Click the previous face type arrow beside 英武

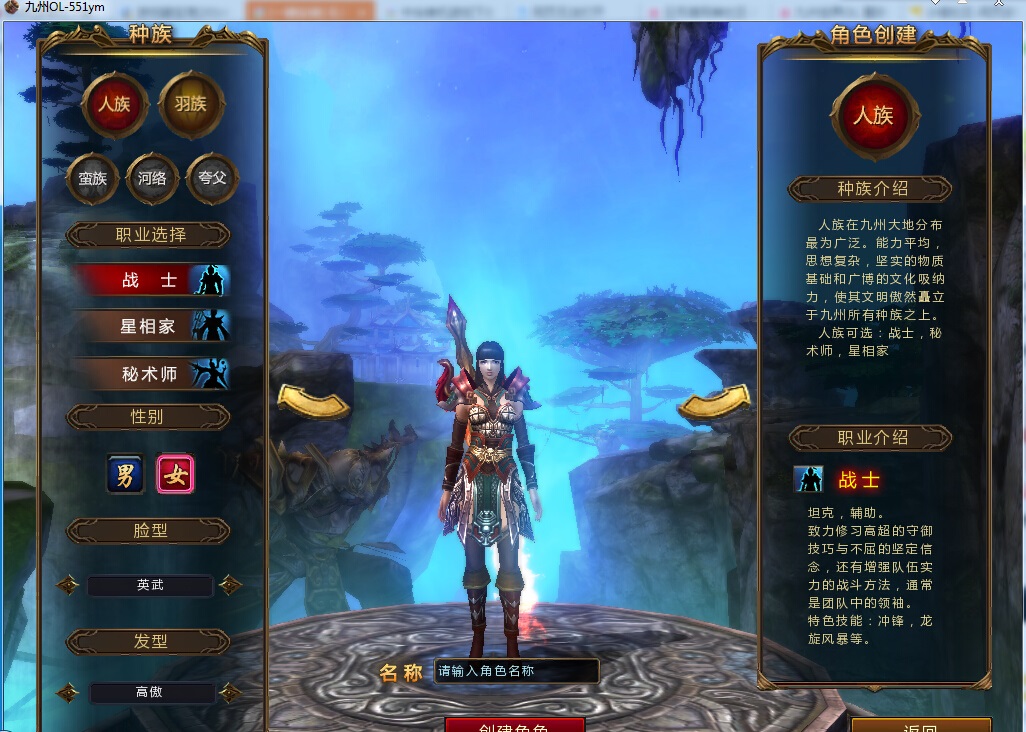click(x=68, y=585)
